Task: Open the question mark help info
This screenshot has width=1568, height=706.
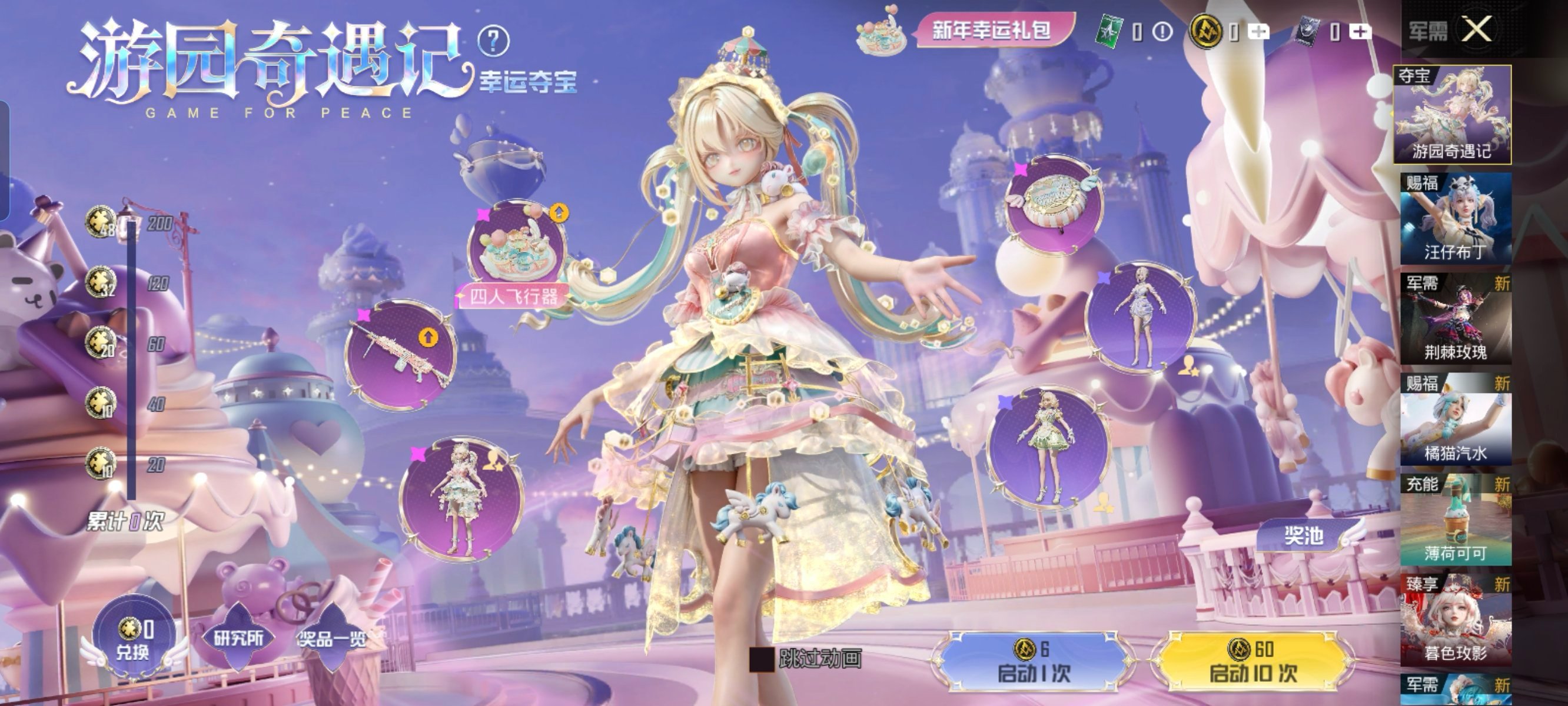Action: coord(493,41)
